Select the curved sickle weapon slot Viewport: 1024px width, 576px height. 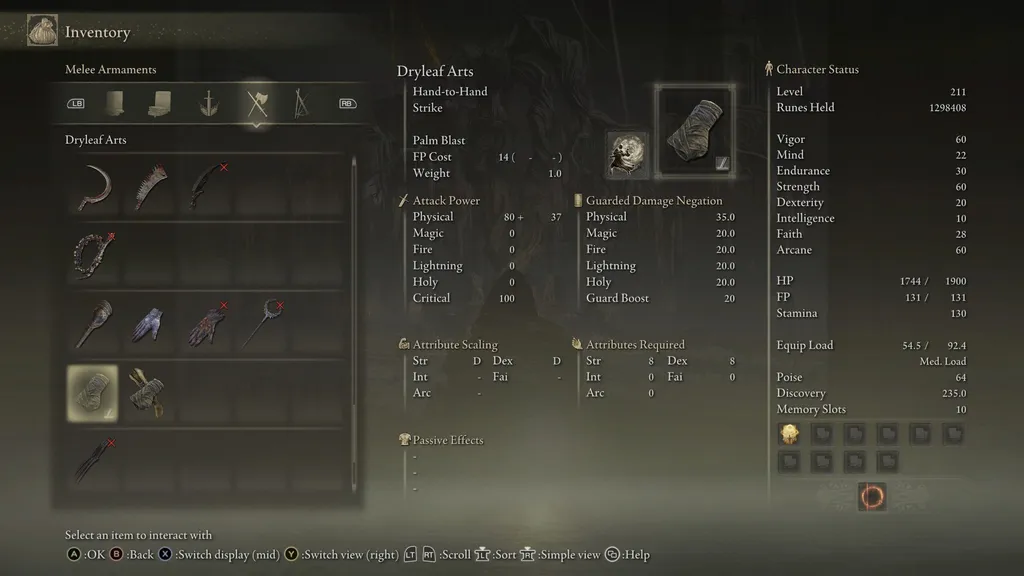point(95,186)
